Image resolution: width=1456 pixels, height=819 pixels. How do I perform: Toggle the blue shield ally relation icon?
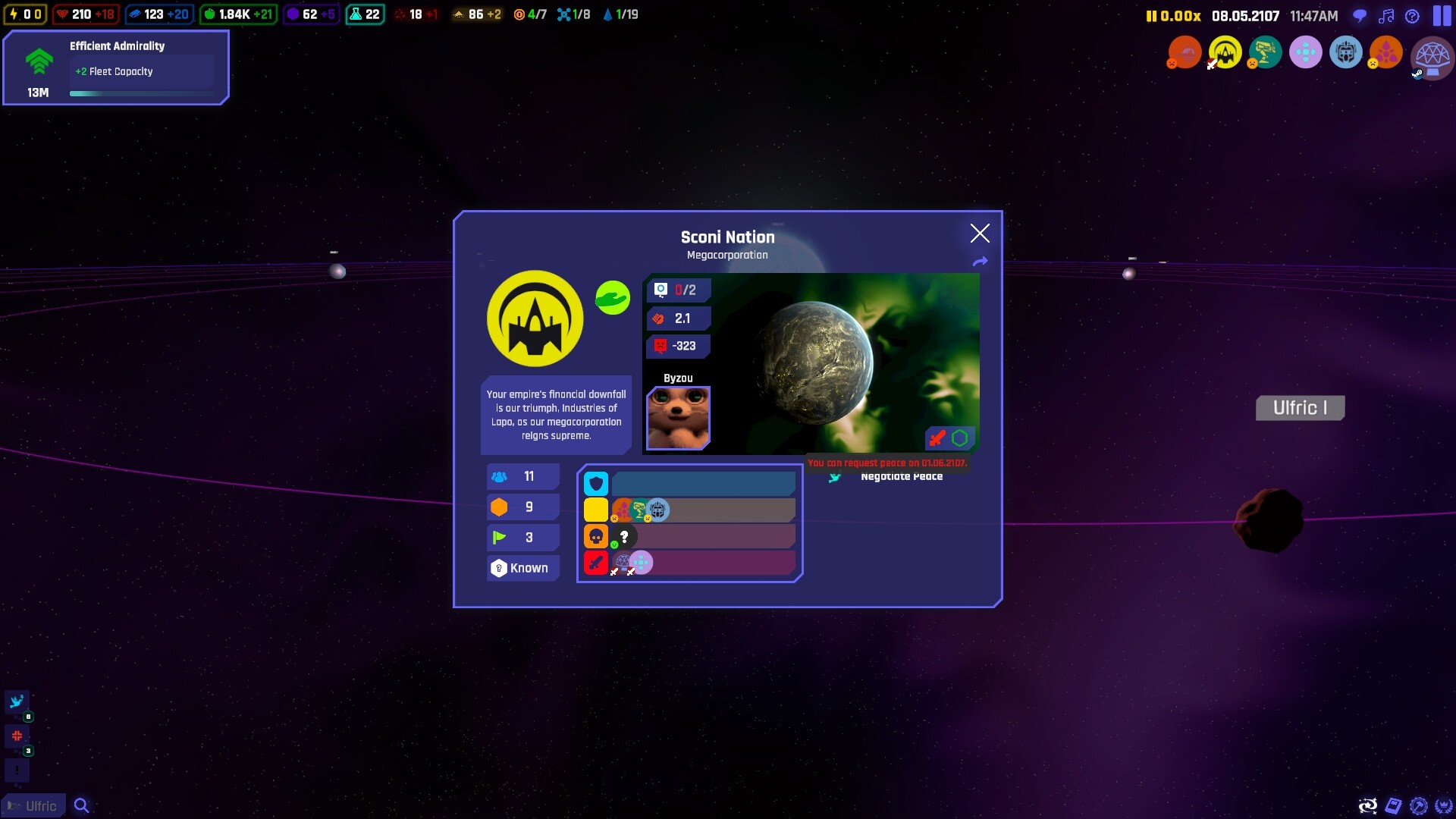596,483
